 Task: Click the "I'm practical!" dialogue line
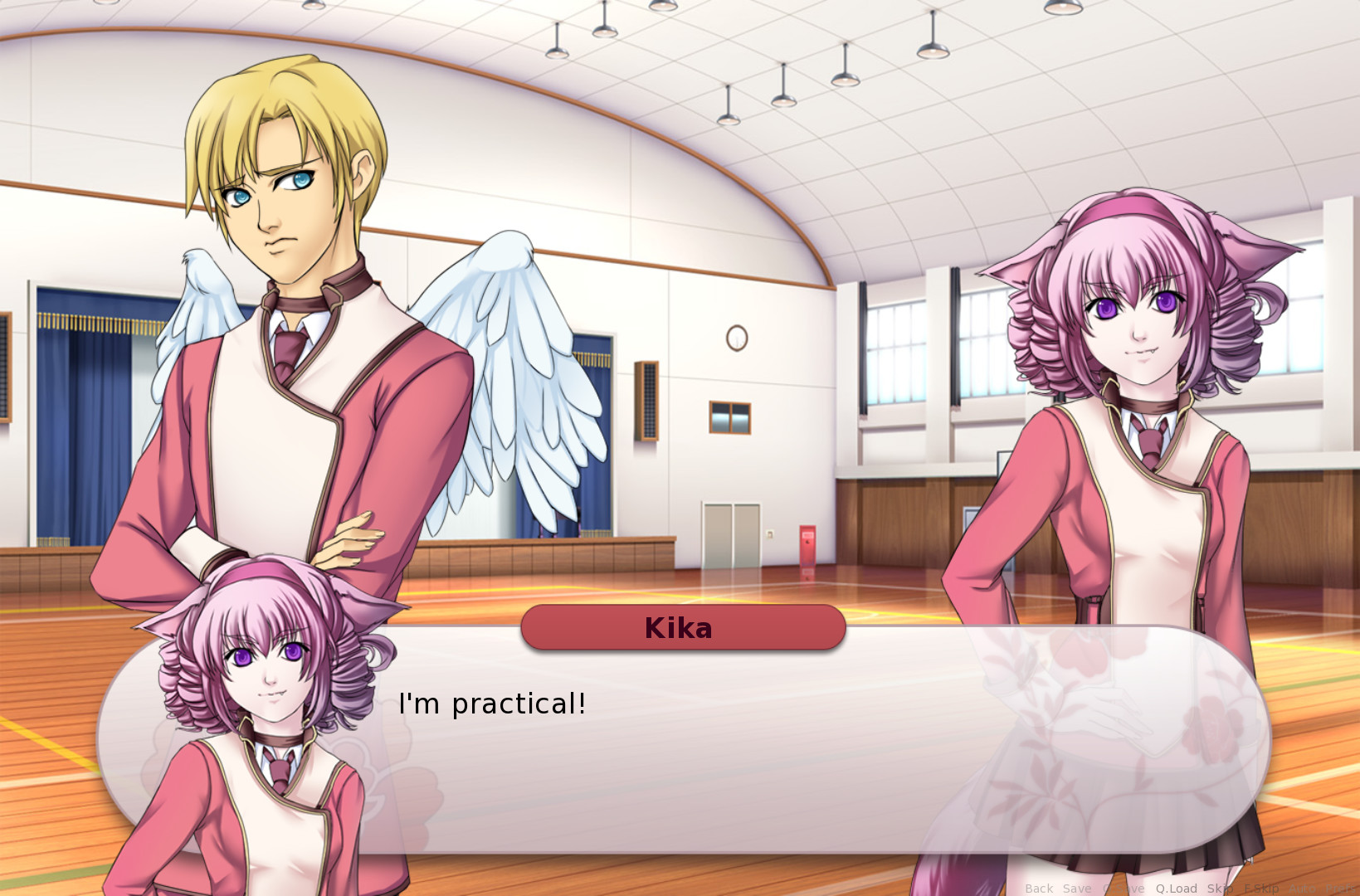click(x=493, y=704)
